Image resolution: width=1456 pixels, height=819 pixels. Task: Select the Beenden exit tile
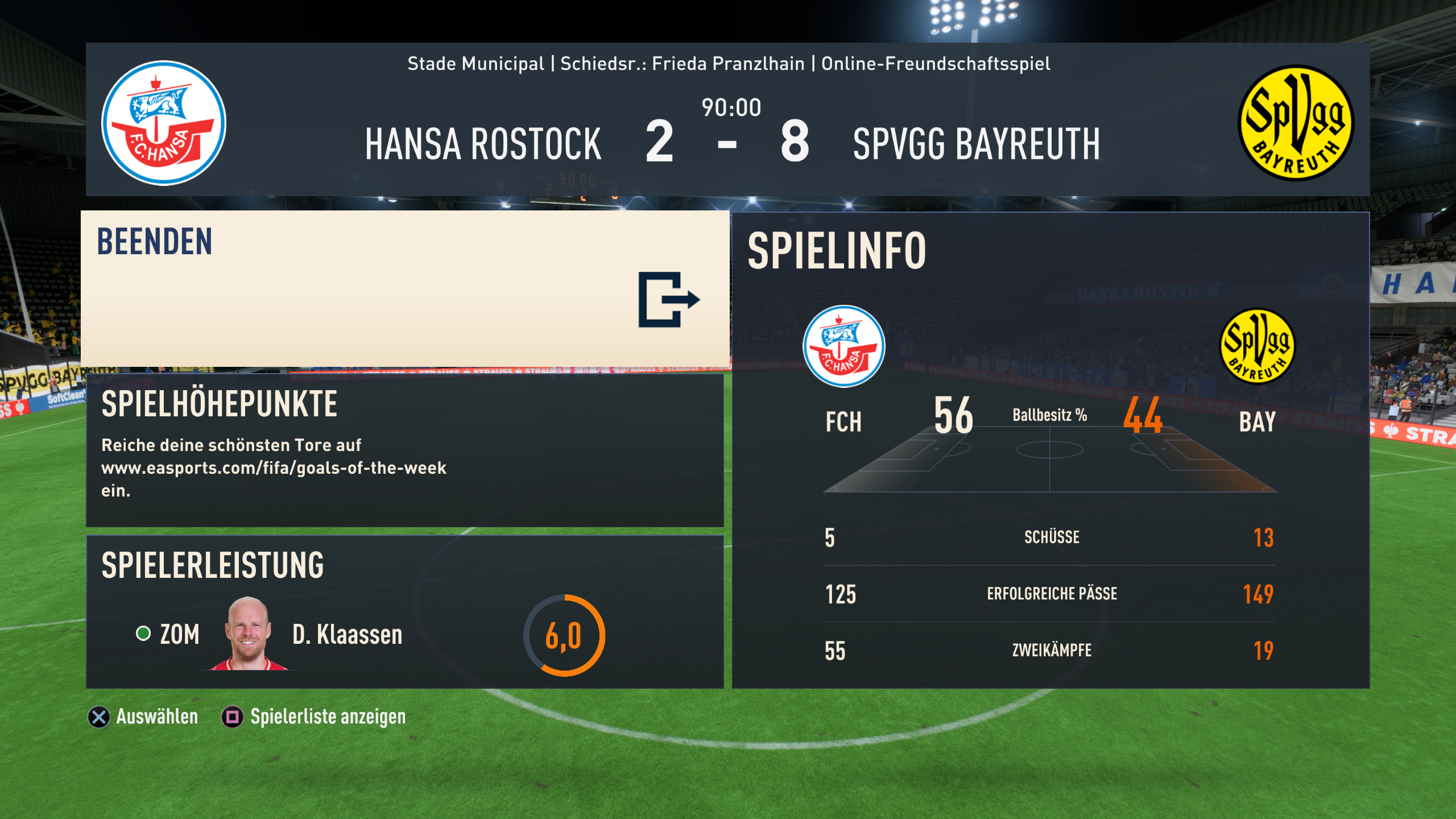point(405,289)
